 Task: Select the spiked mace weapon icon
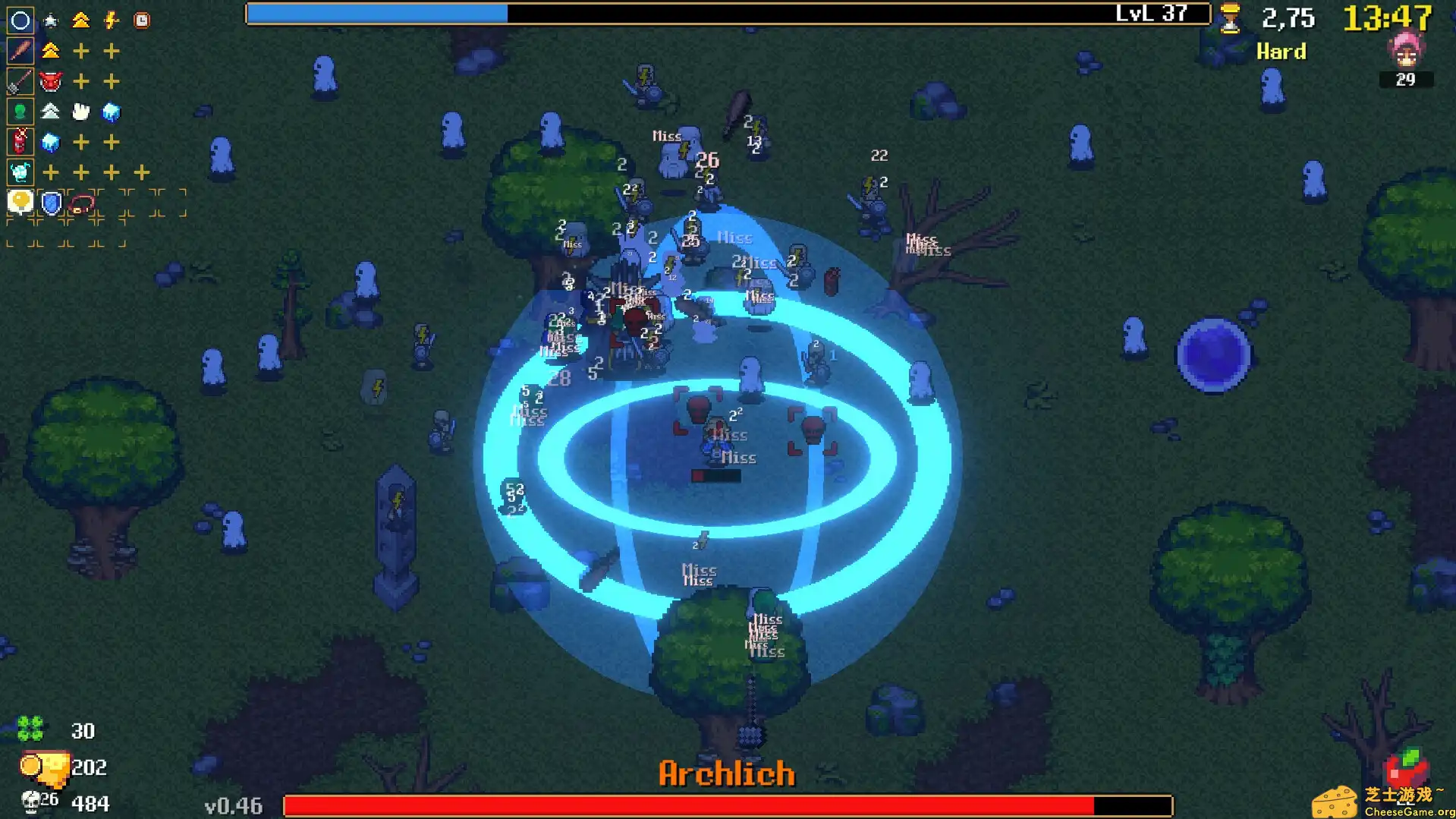click(x=20, y=81)
